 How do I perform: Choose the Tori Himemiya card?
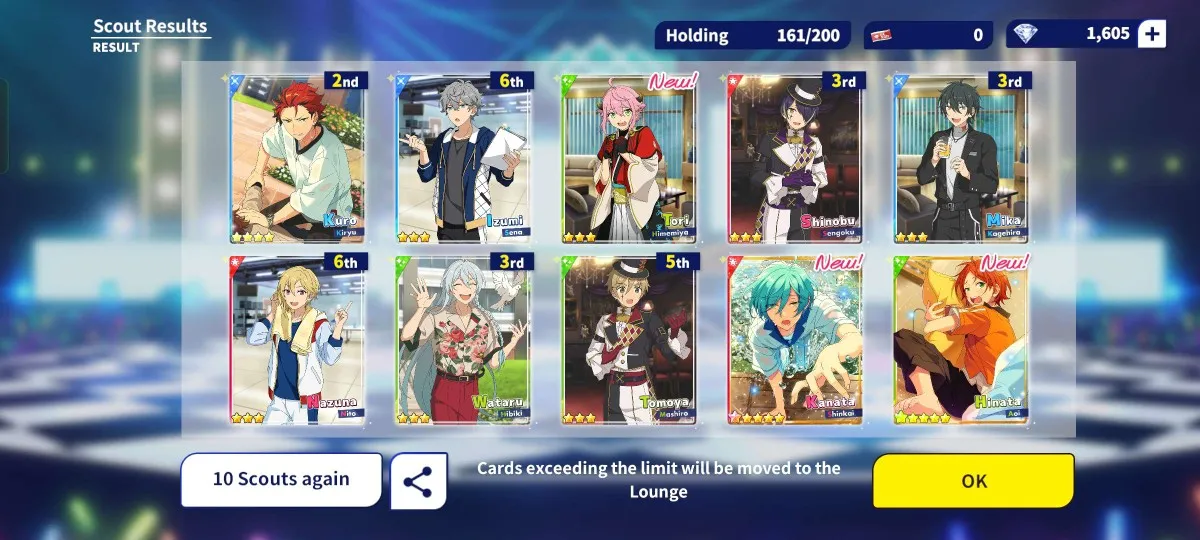pos(630,158)
